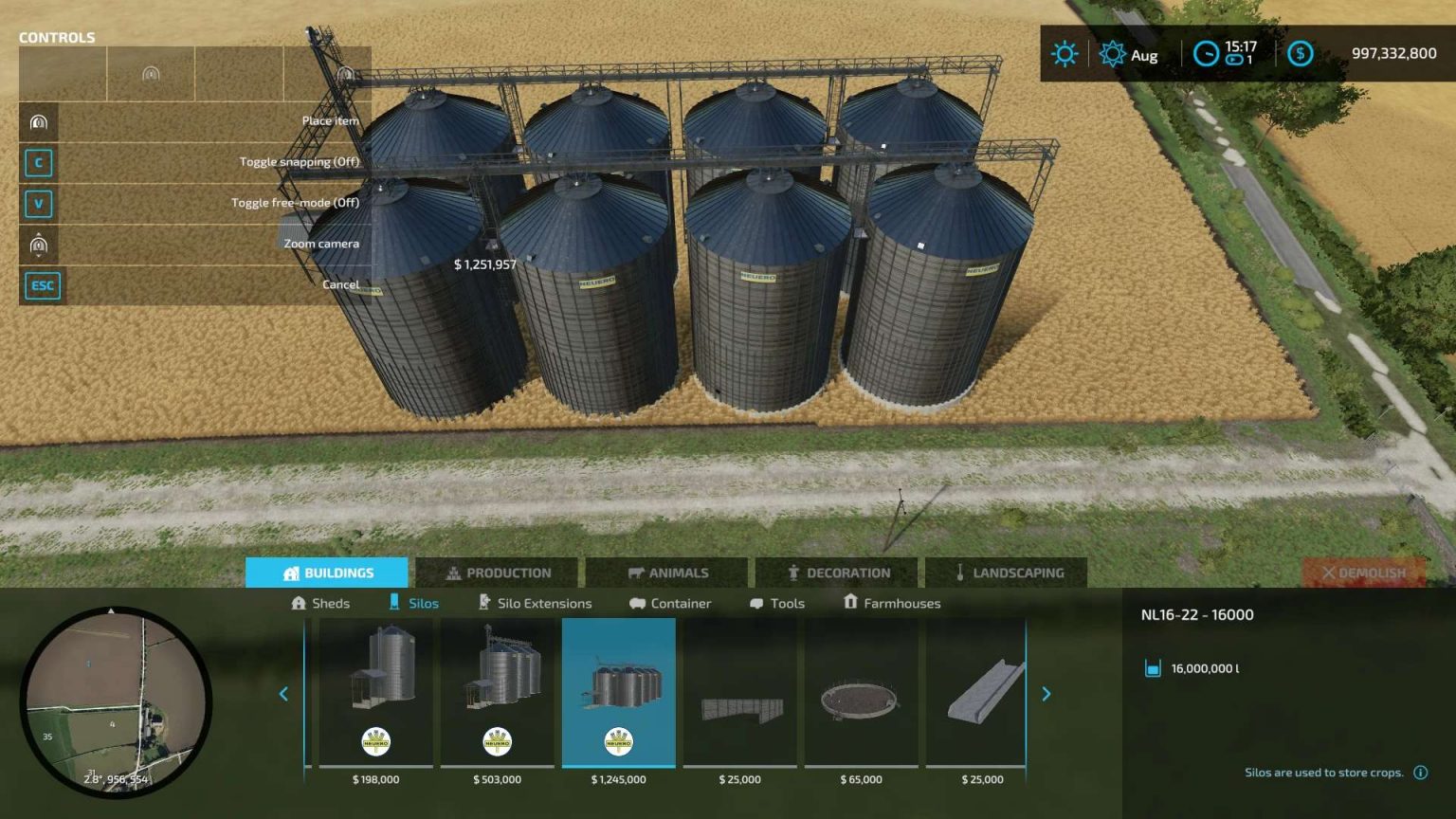Screen dimensions: 1456x819
Task: Click the Demolish button
Action: click(x=1365, y=573)
